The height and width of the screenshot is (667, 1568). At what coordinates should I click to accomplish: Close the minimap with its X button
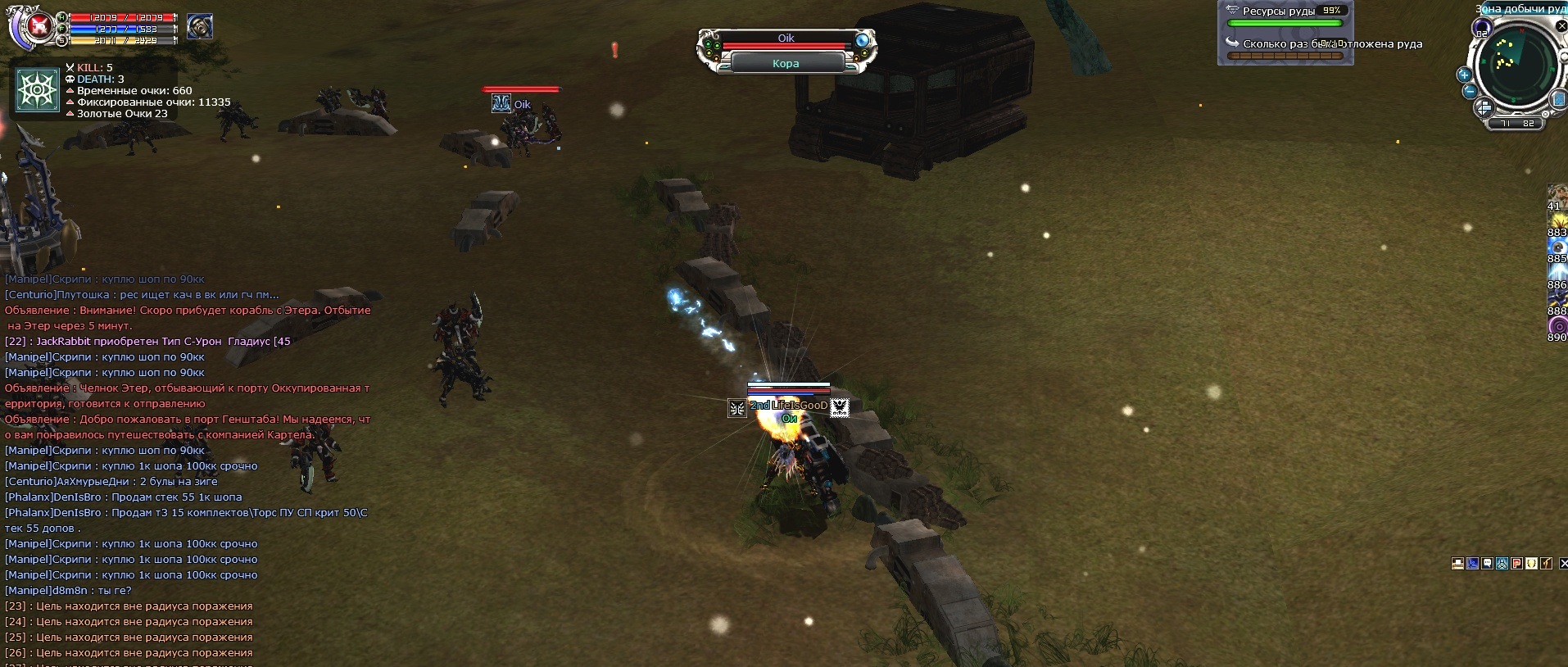tap(1562, 27)
